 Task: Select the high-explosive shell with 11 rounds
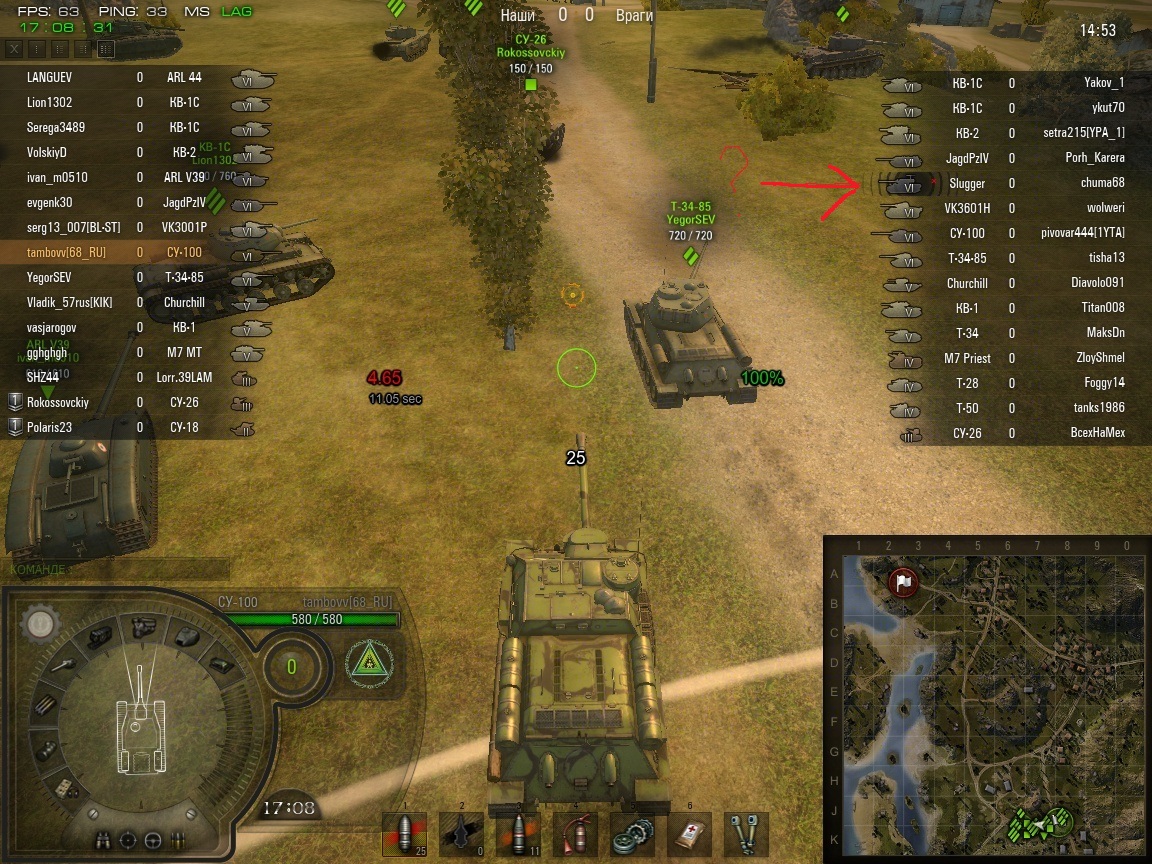point(518,834)
